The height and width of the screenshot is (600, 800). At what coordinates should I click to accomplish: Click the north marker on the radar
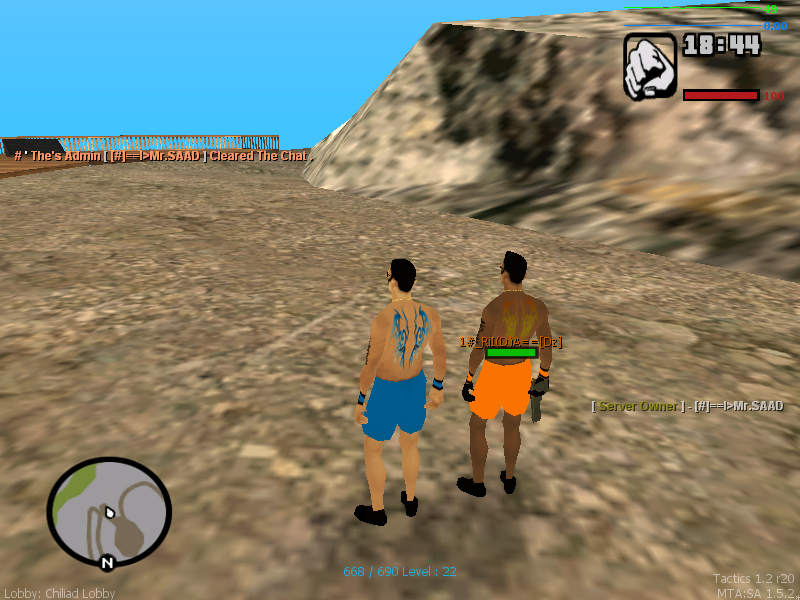pos(107,563)
